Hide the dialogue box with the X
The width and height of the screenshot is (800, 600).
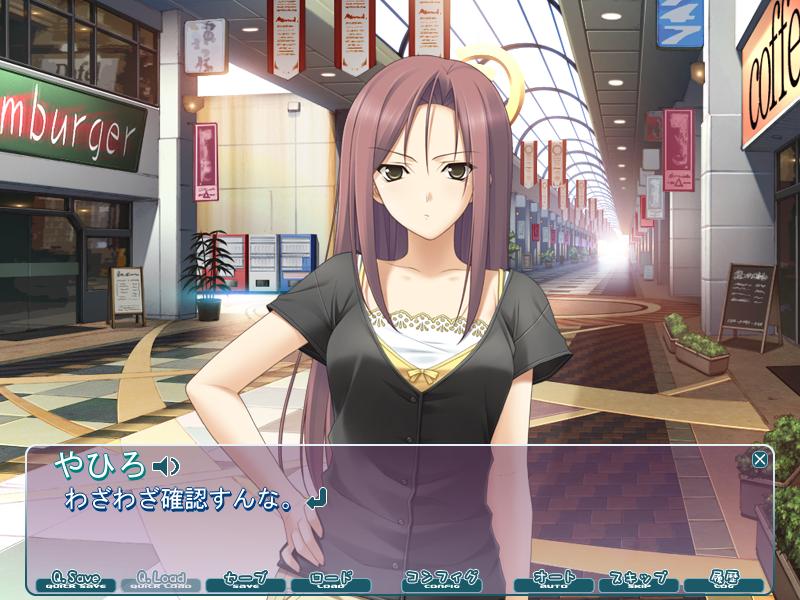(x=760, y=459)
